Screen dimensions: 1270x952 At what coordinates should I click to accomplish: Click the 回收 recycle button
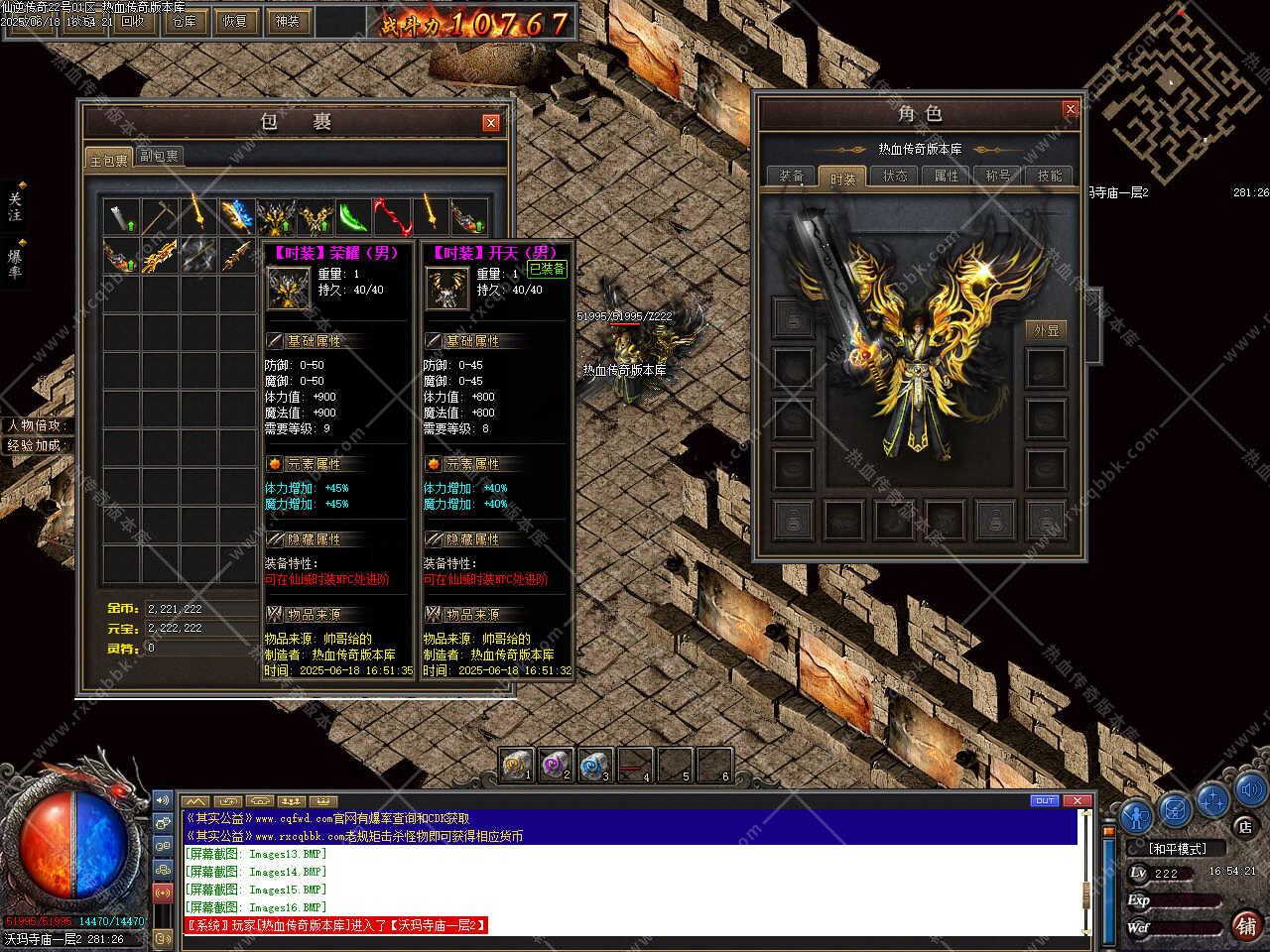132,21
